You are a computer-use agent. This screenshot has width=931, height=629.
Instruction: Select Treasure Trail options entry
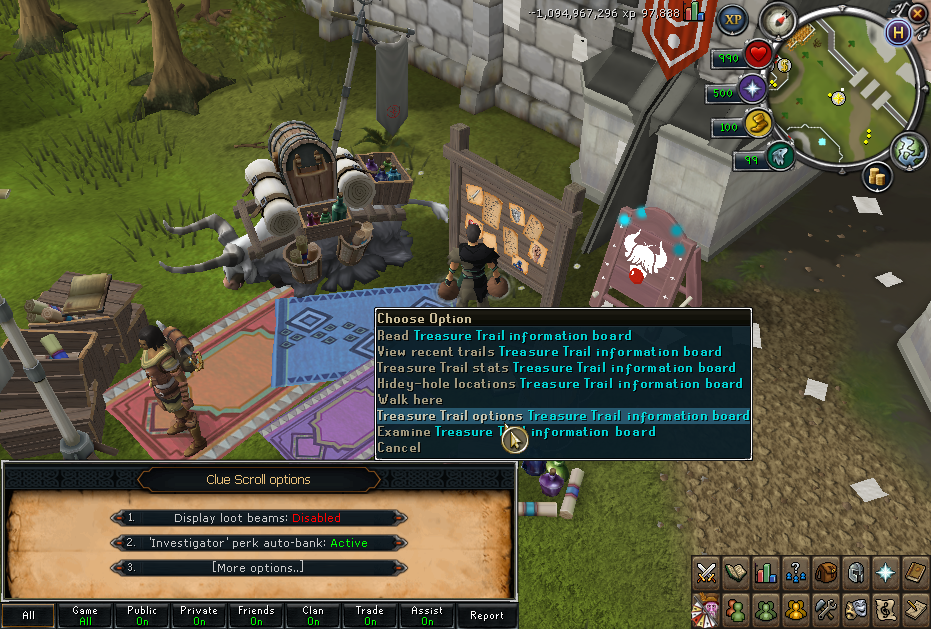pos(562,416)
